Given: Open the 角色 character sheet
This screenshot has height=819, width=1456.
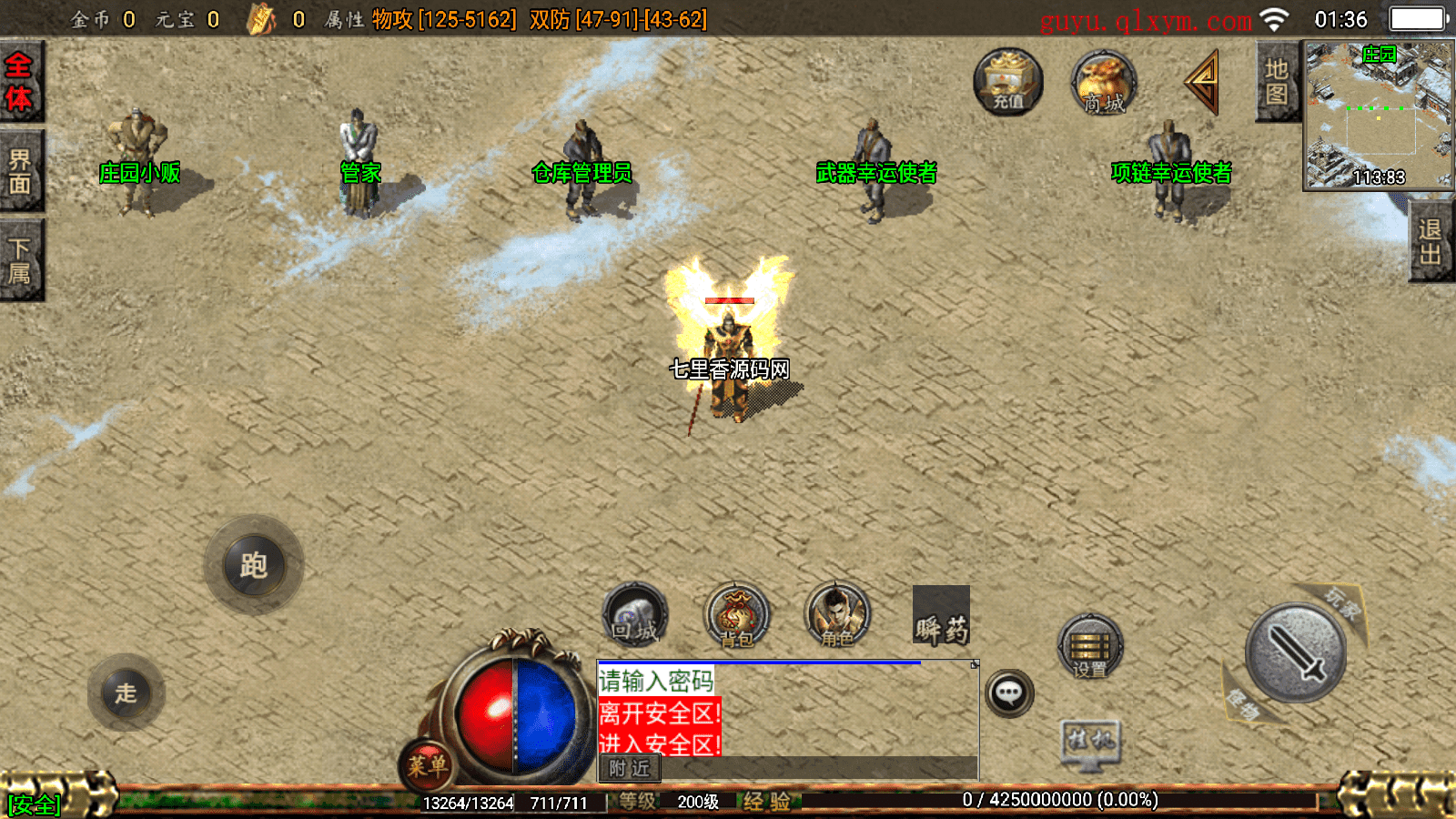Looking at the screenshot, I should 837,616.
